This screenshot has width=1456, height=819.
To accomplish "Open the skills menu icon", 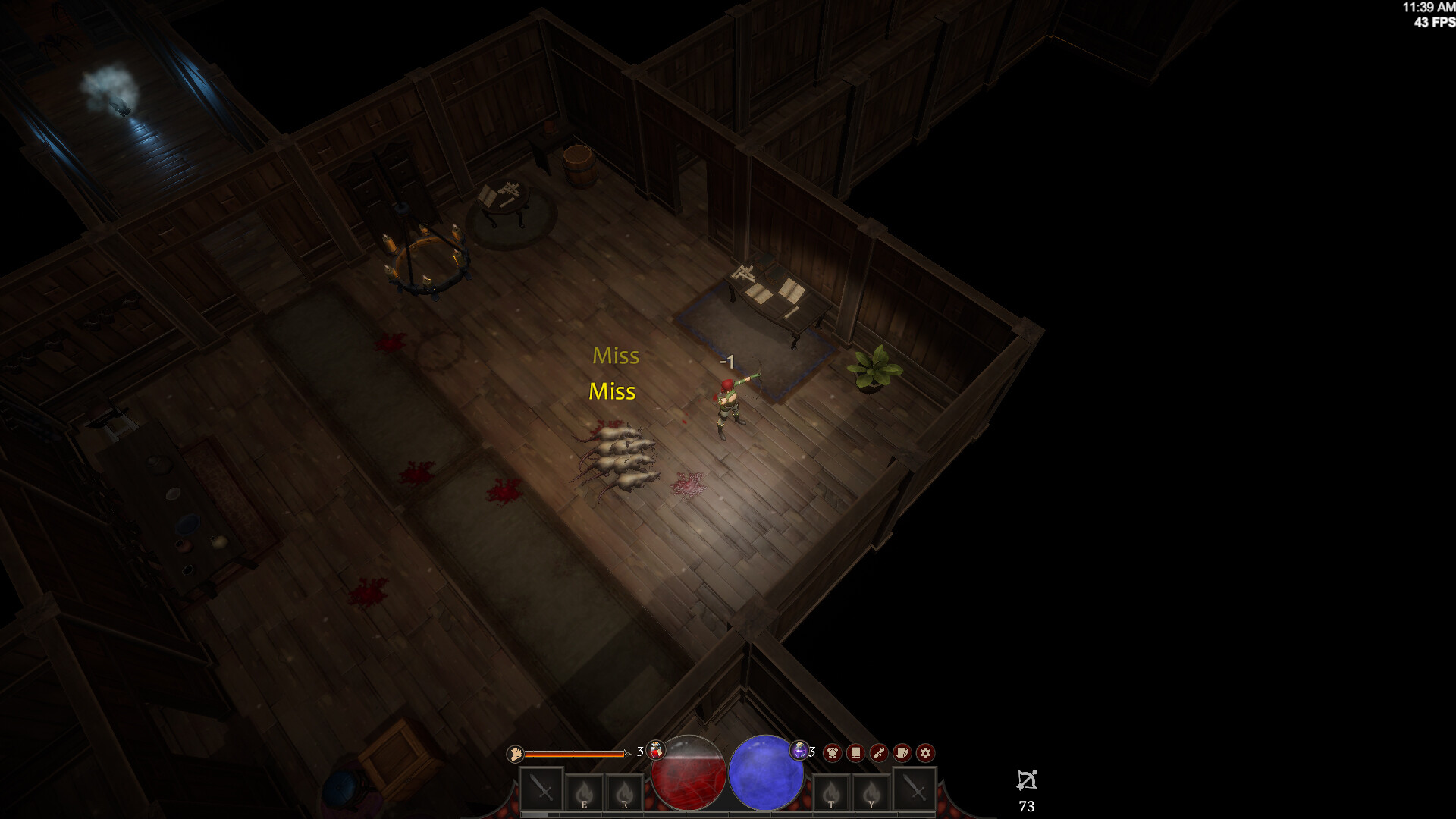I will 878,753.
